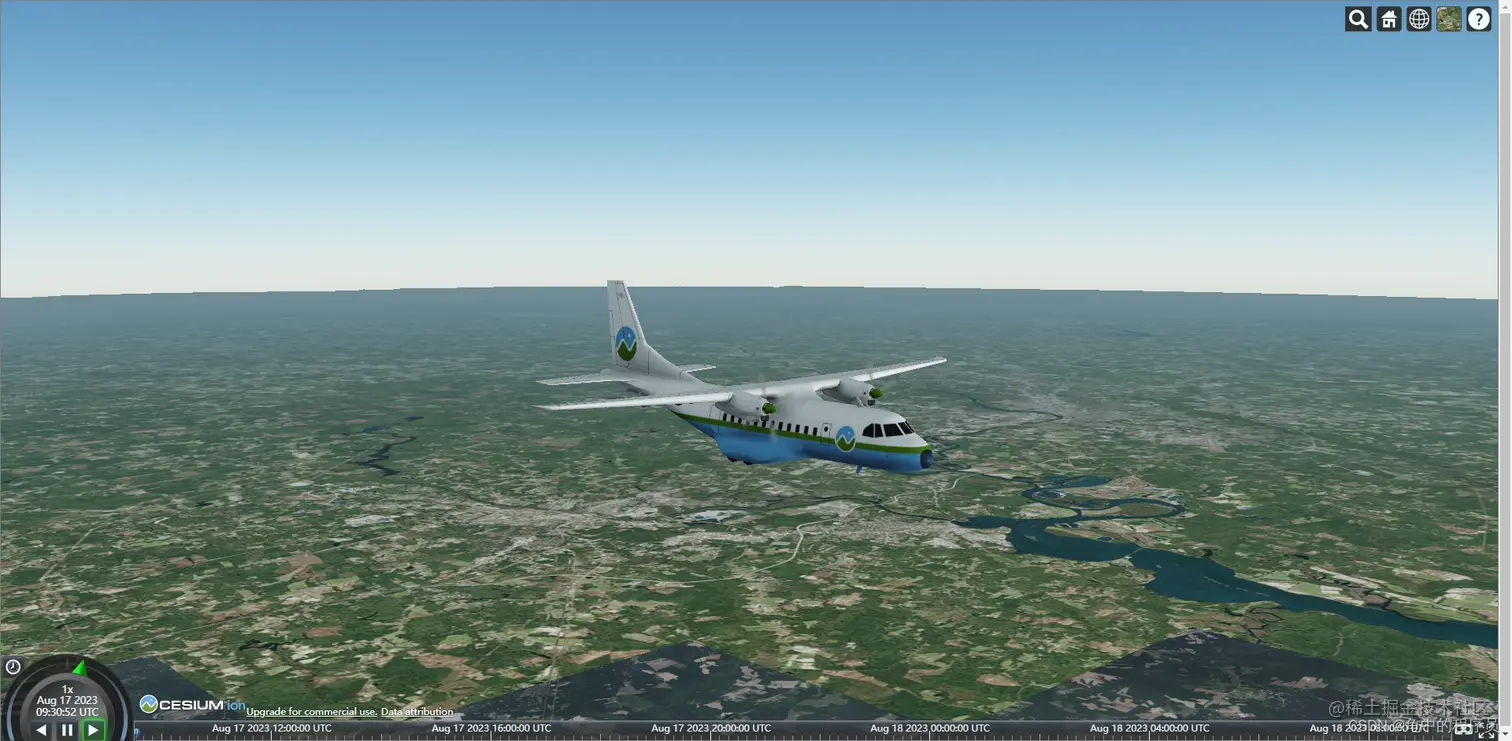Click the green speed pointer on the dial

pyautogui.click(x=80, y=667)
